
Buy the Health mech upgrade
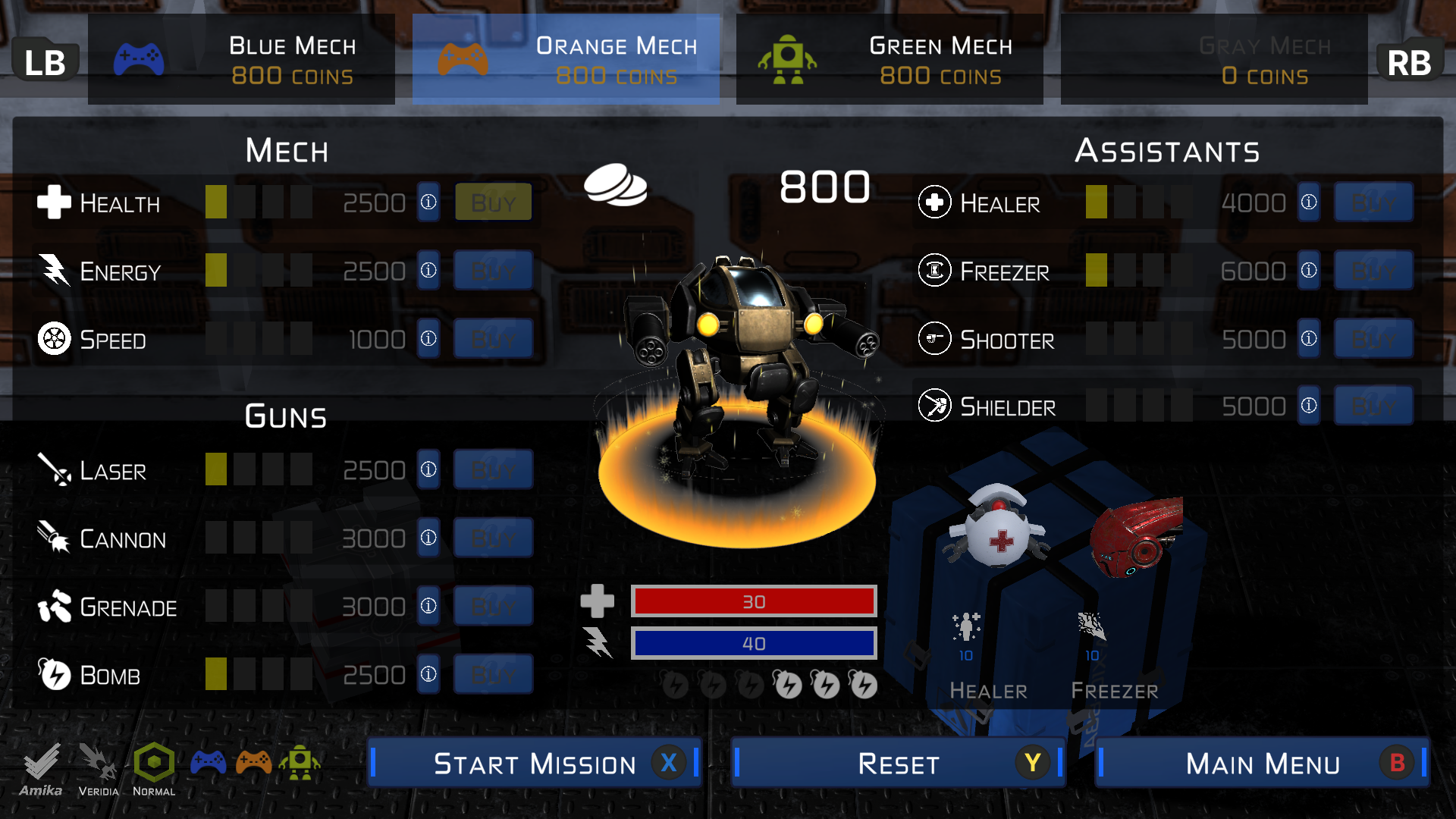coord(493,202)
